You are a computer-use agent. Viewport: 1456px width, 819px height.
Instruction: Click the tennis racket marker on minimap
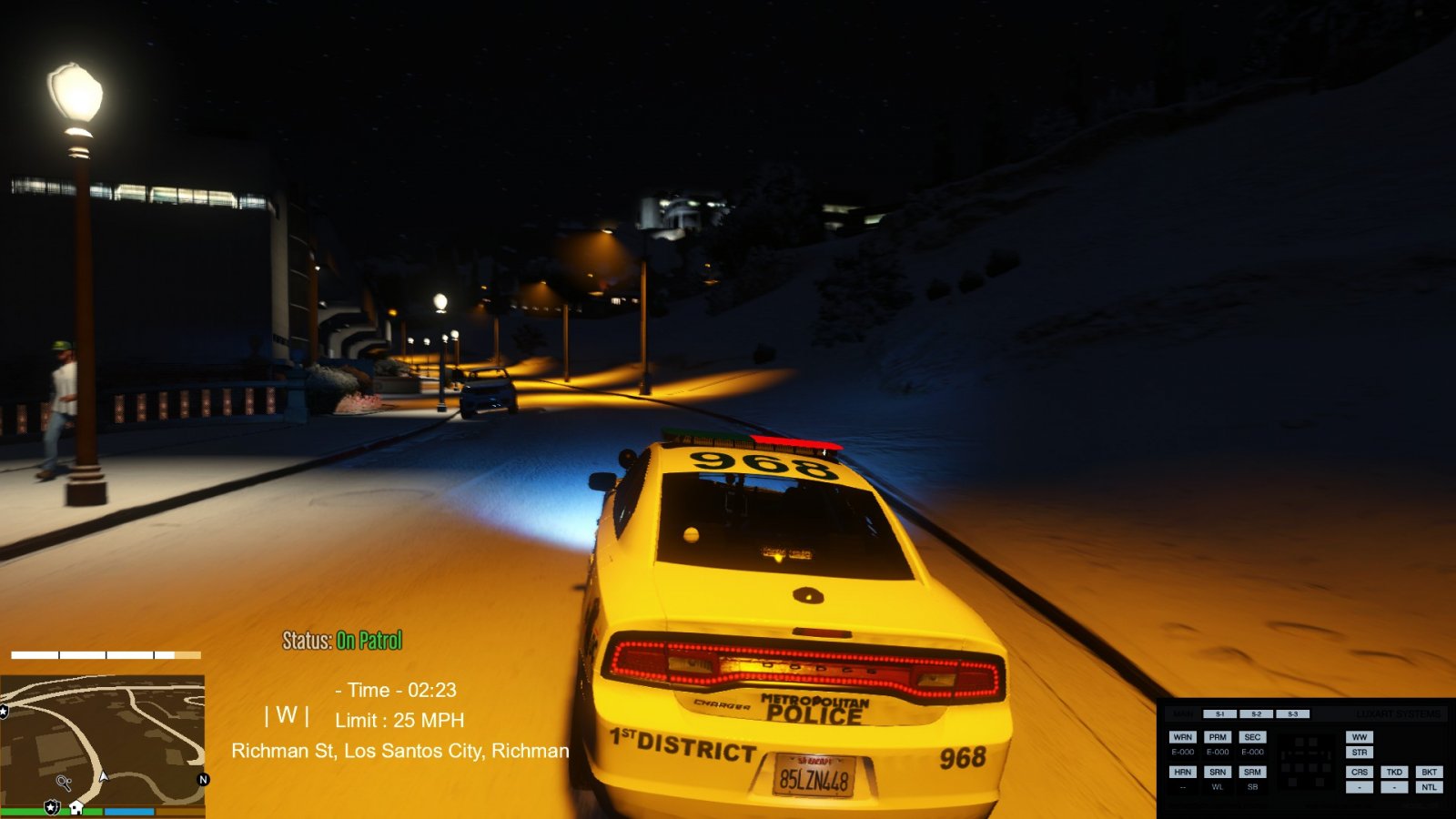point(64,782)
